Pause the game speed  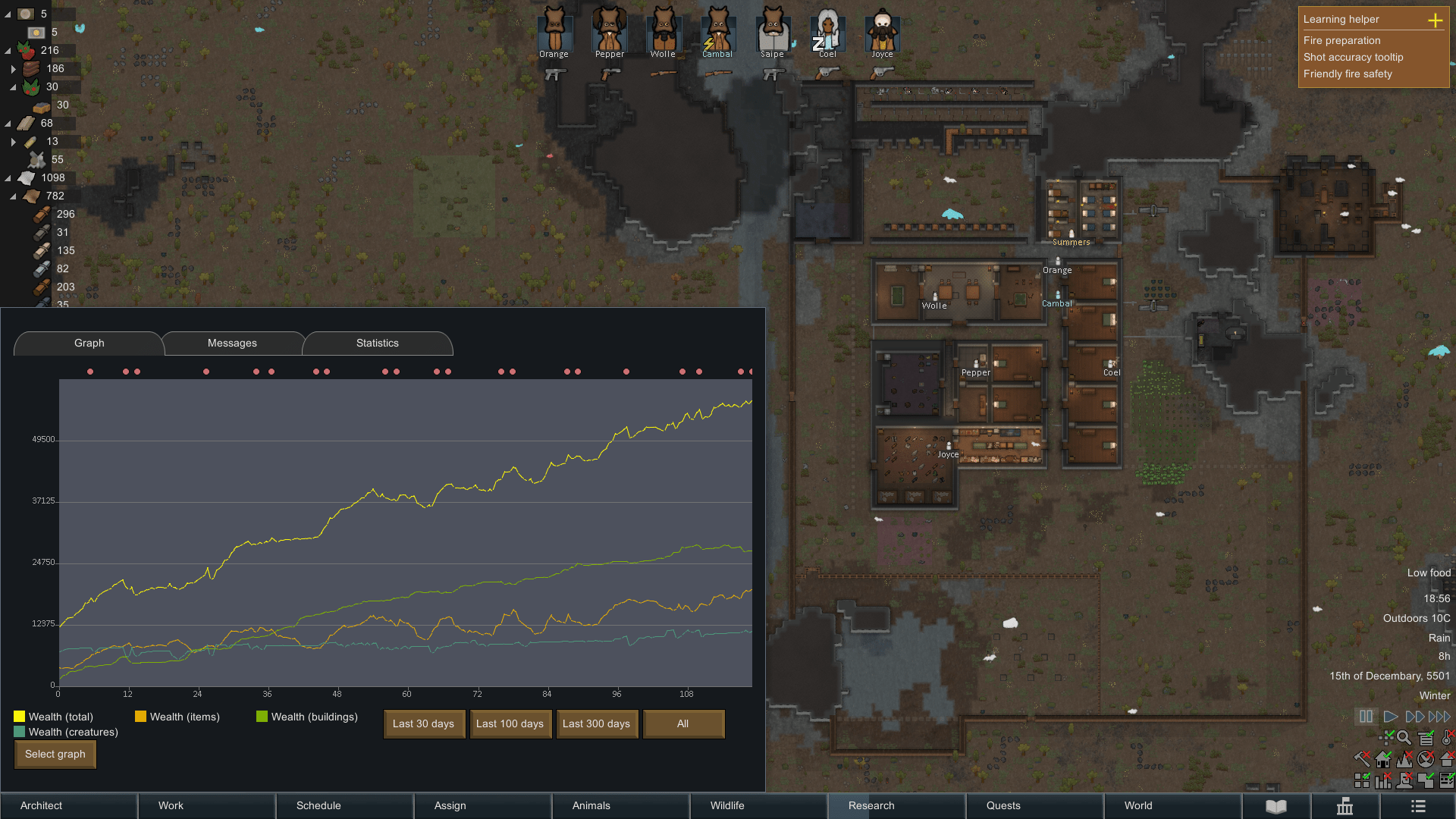1366,716
